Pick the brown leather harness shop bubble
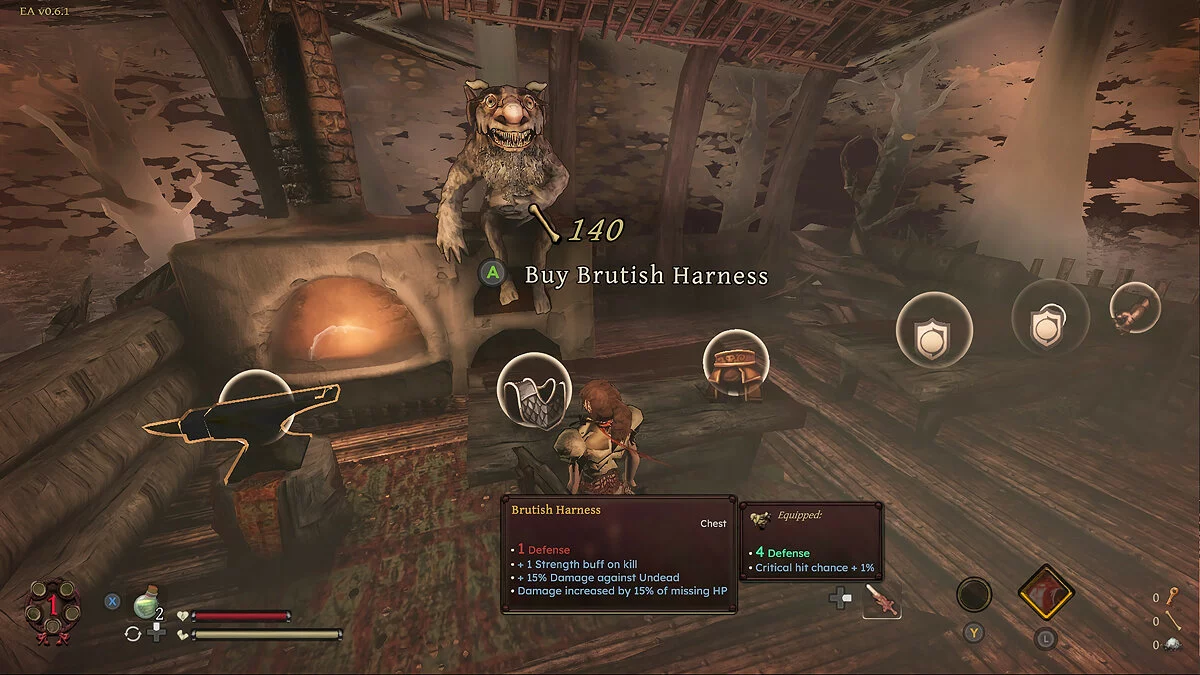 tap(736, 366)
